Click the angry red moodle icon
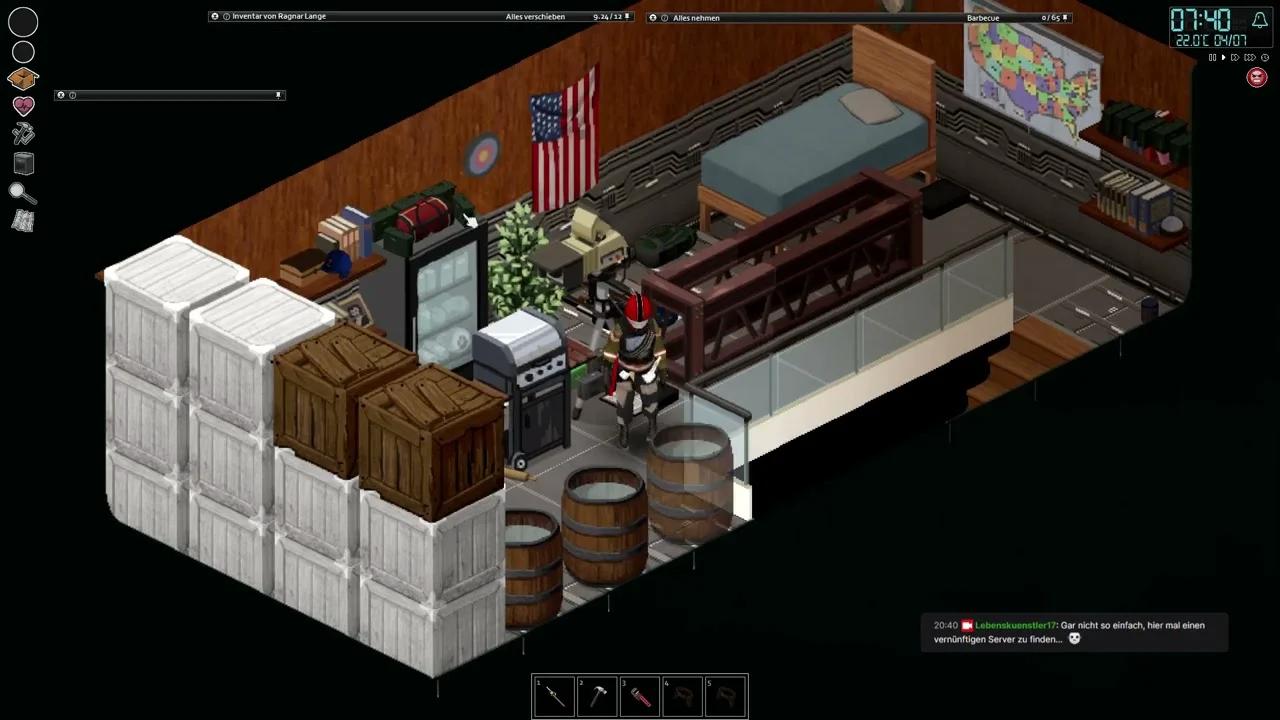Image resolution: width=1280 pixels, height=720 pixels. pos(1257,77)
